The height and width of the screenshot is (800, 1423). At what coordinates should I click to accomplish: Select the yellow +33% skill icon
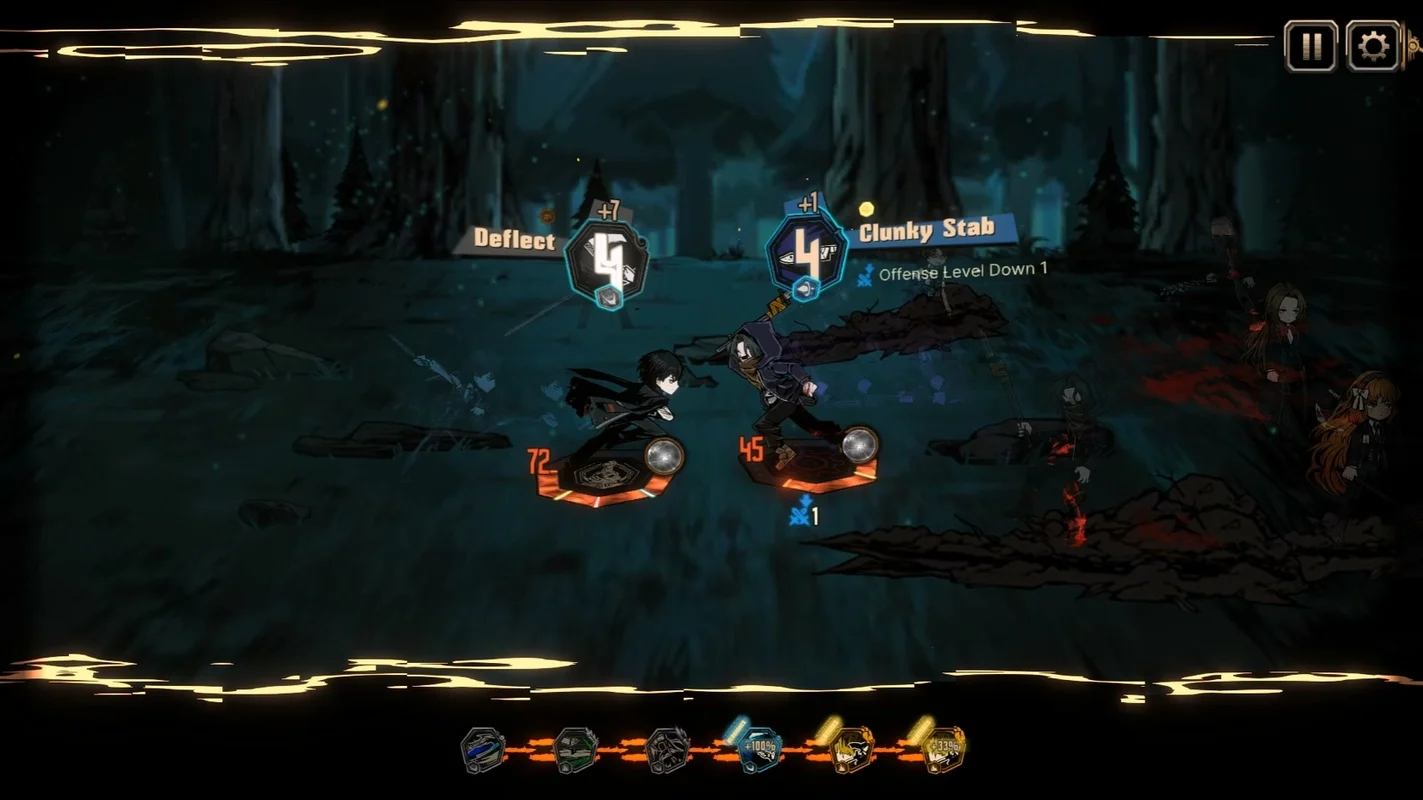coord(942,750)
